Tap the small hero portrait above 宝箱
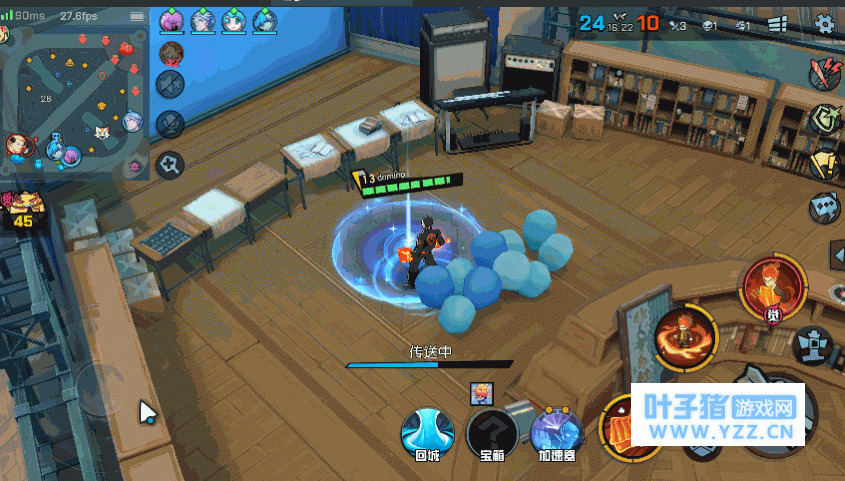The image size is (845, 481). pos(482,394)
